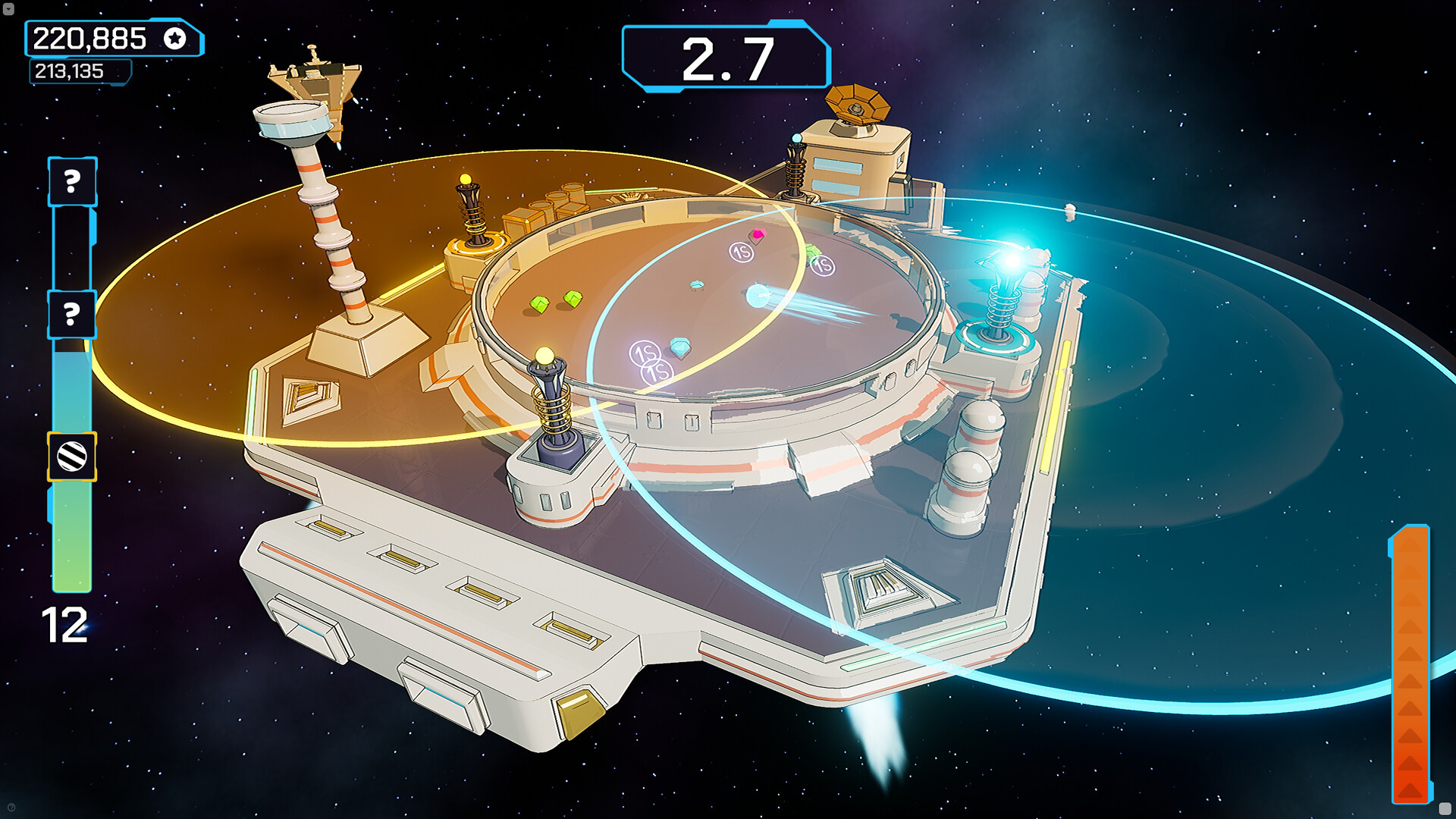The width and height of the screenshot is (1456, 819).
Task: Select the highlighted striped-ball milestone icon
Action: click(x=71, y=457)
